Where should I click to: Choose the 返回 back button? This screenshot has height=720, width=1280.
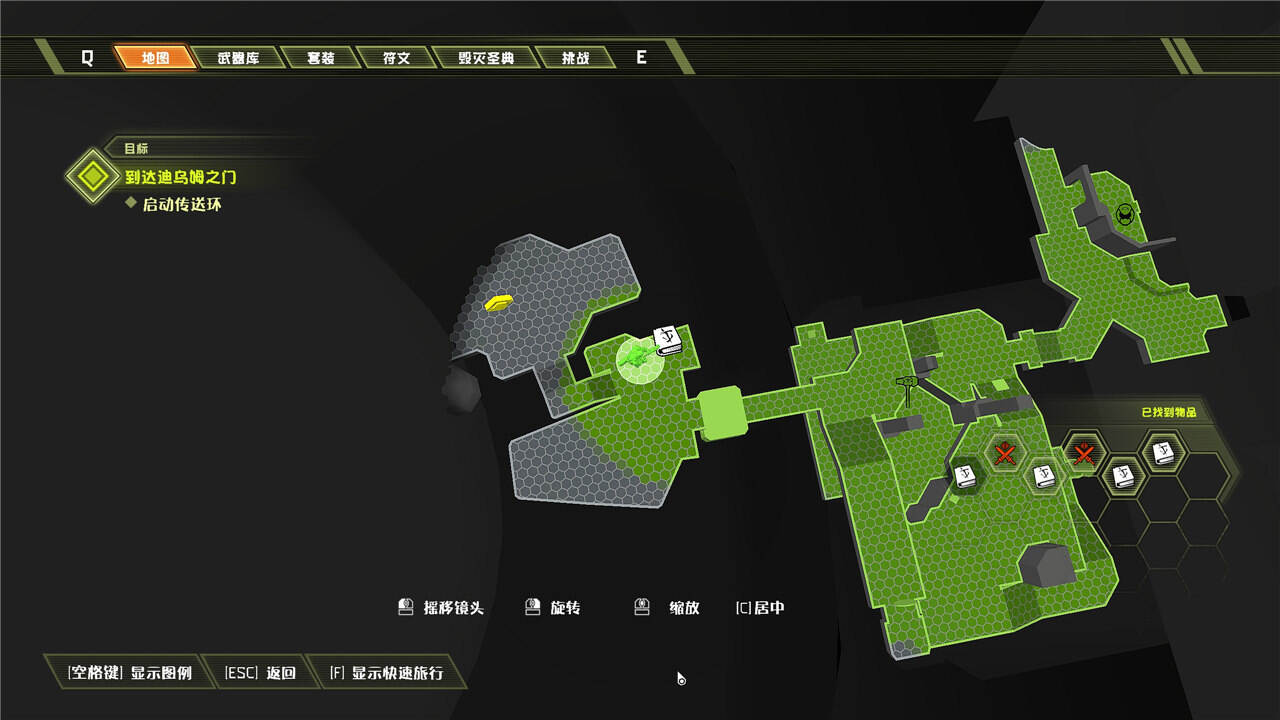pyautogui.click(x=260, y=673)
